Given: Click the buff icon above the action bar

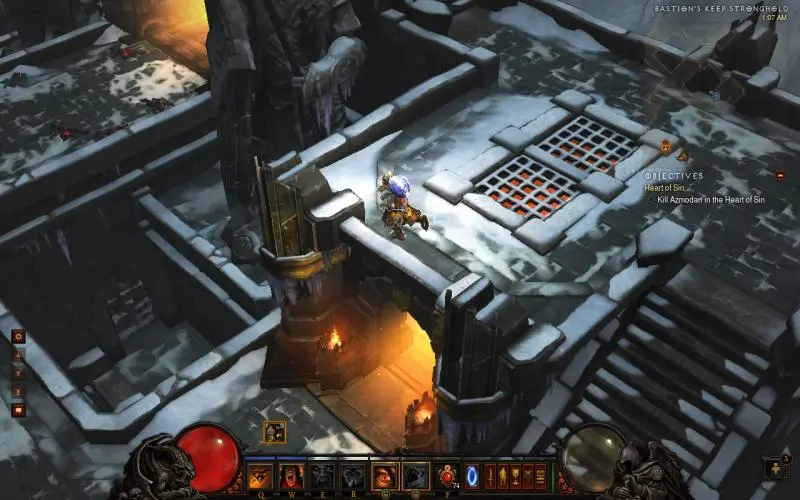Looking at the screenshot, I should [274, 432].
